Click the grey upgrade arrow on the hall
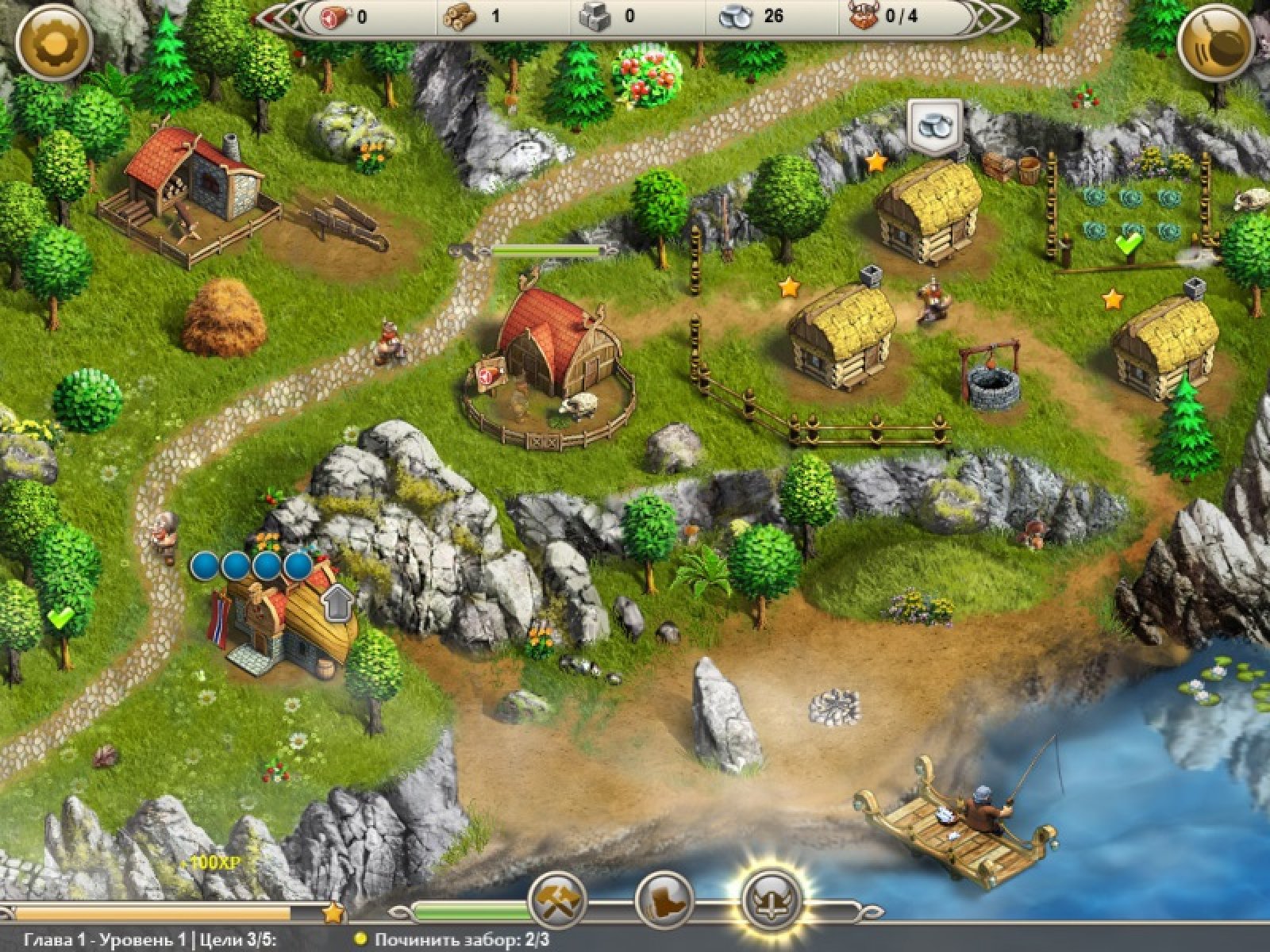Screen dimensions: 1270x952 pyautogui.click(x=339, y=605)
